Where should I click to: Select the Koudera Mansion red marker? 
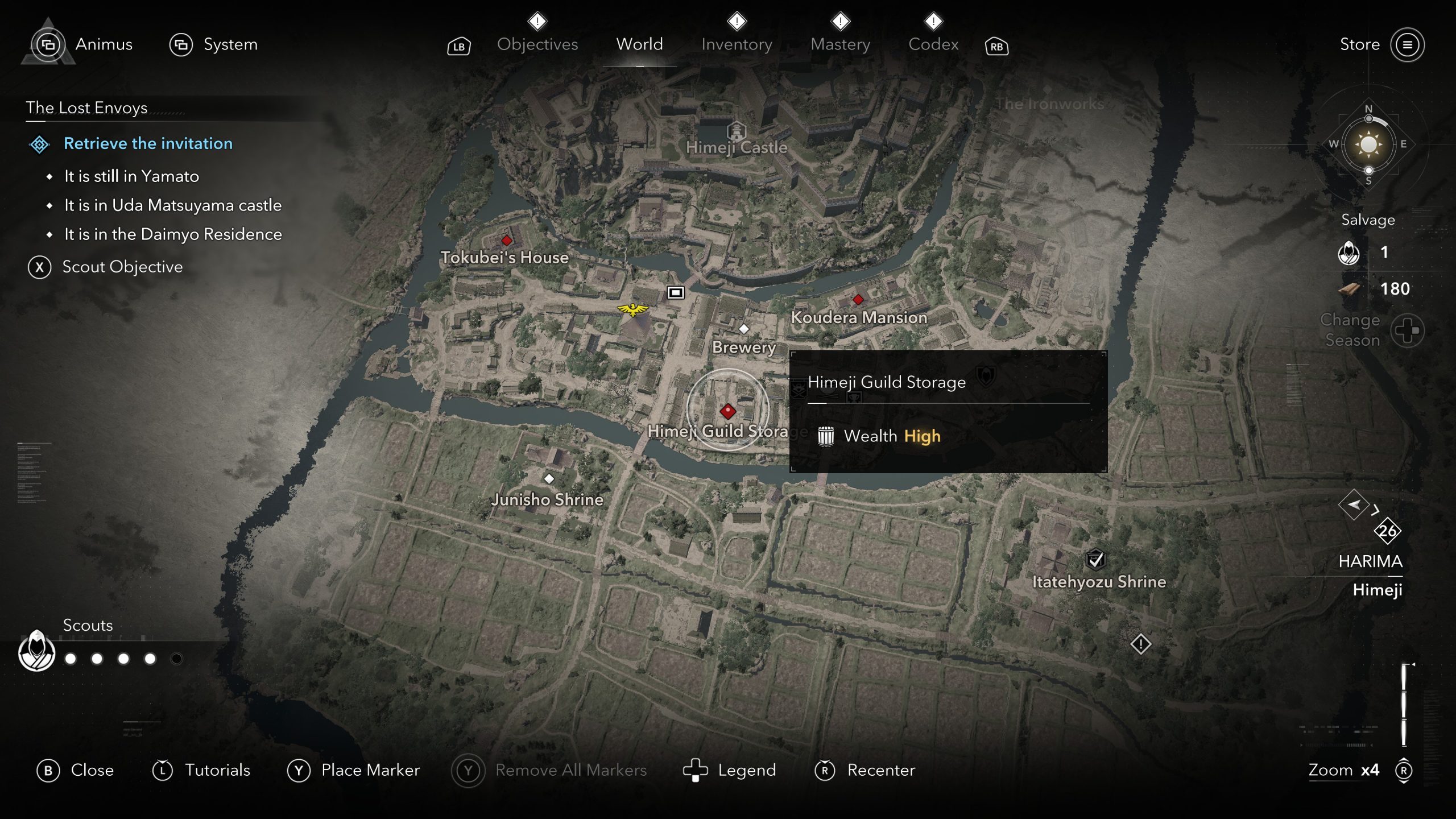coord(858,300)
